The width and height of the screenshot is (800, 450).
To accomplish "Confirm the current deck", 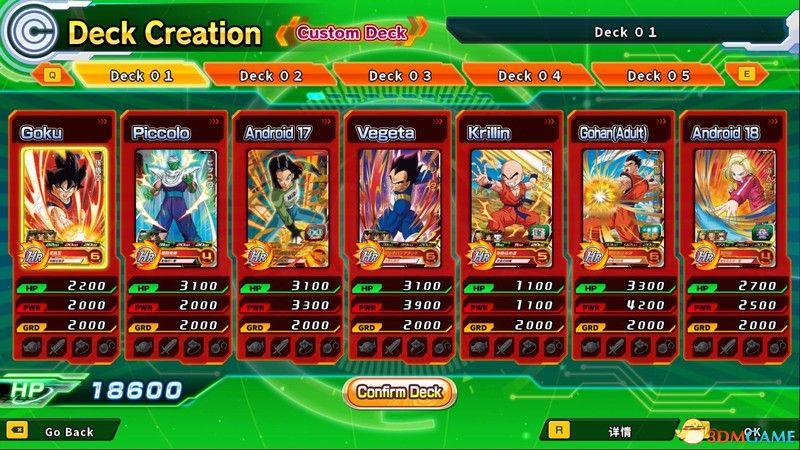I will 399,391.
